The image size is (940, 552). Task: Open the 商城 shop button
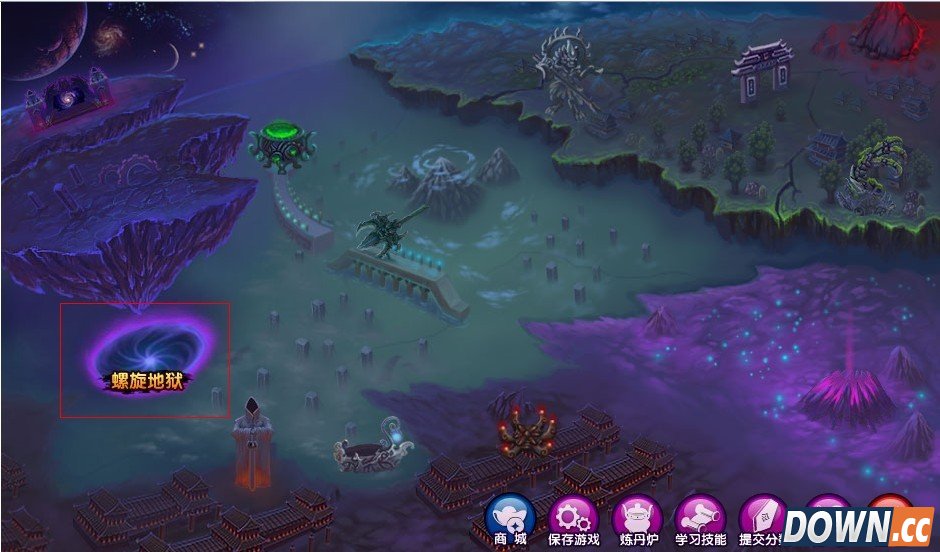(x=510, y=520)
